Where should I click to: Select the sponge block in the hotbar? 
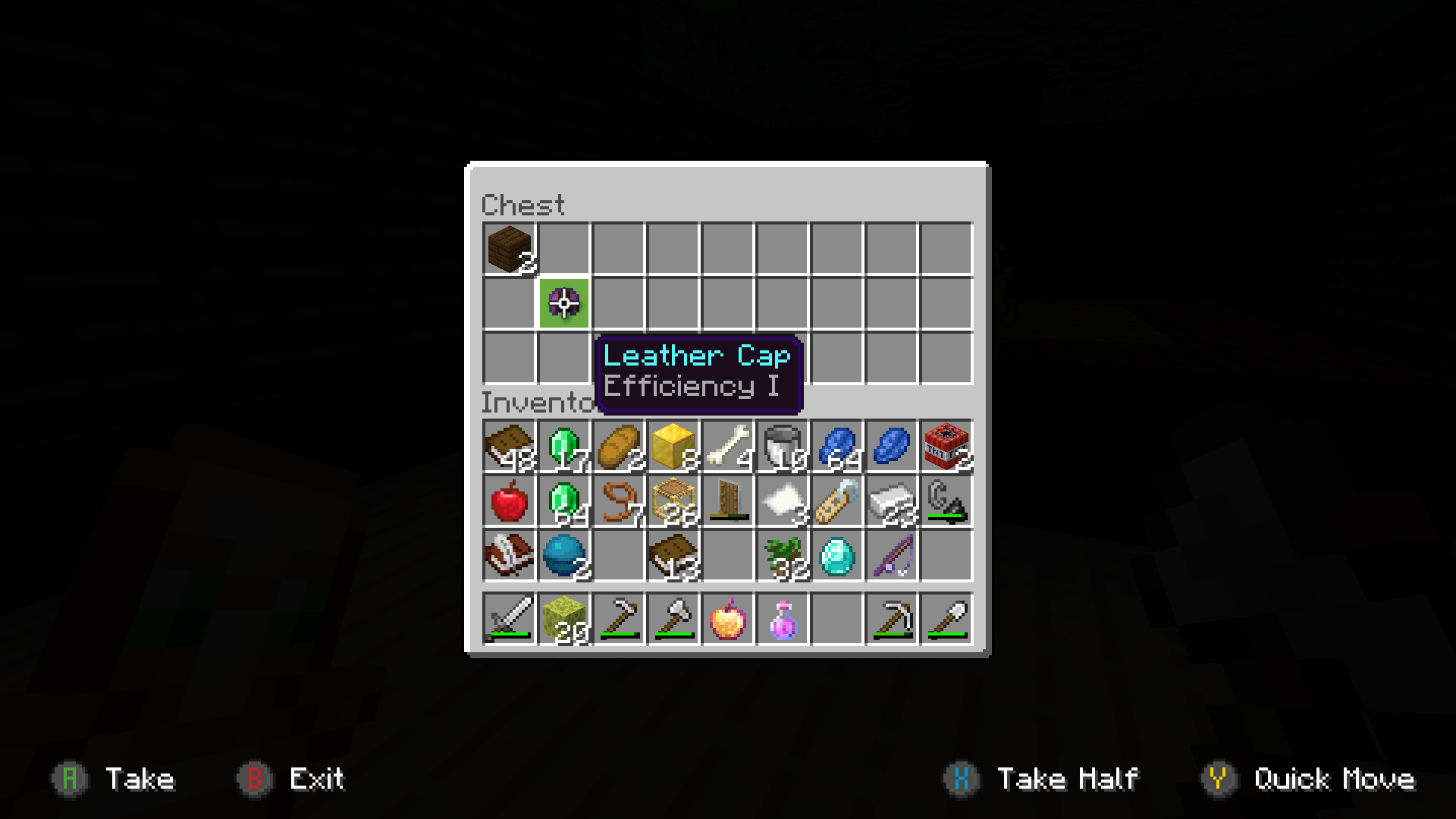click(564, 619)
